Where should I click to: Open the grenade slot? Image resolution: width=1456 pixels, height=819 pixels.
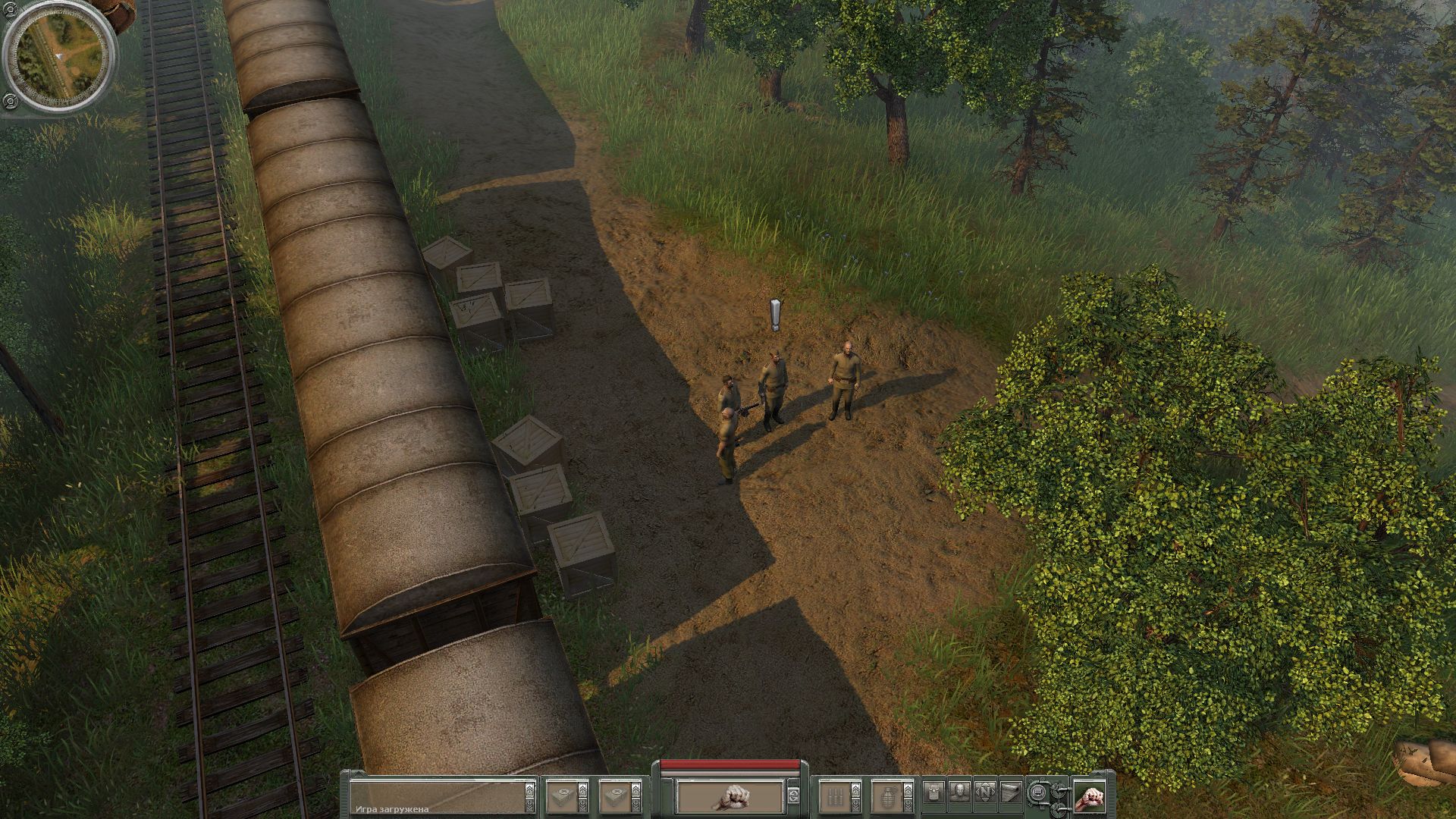pyautogui.click(x=884, y=797)
